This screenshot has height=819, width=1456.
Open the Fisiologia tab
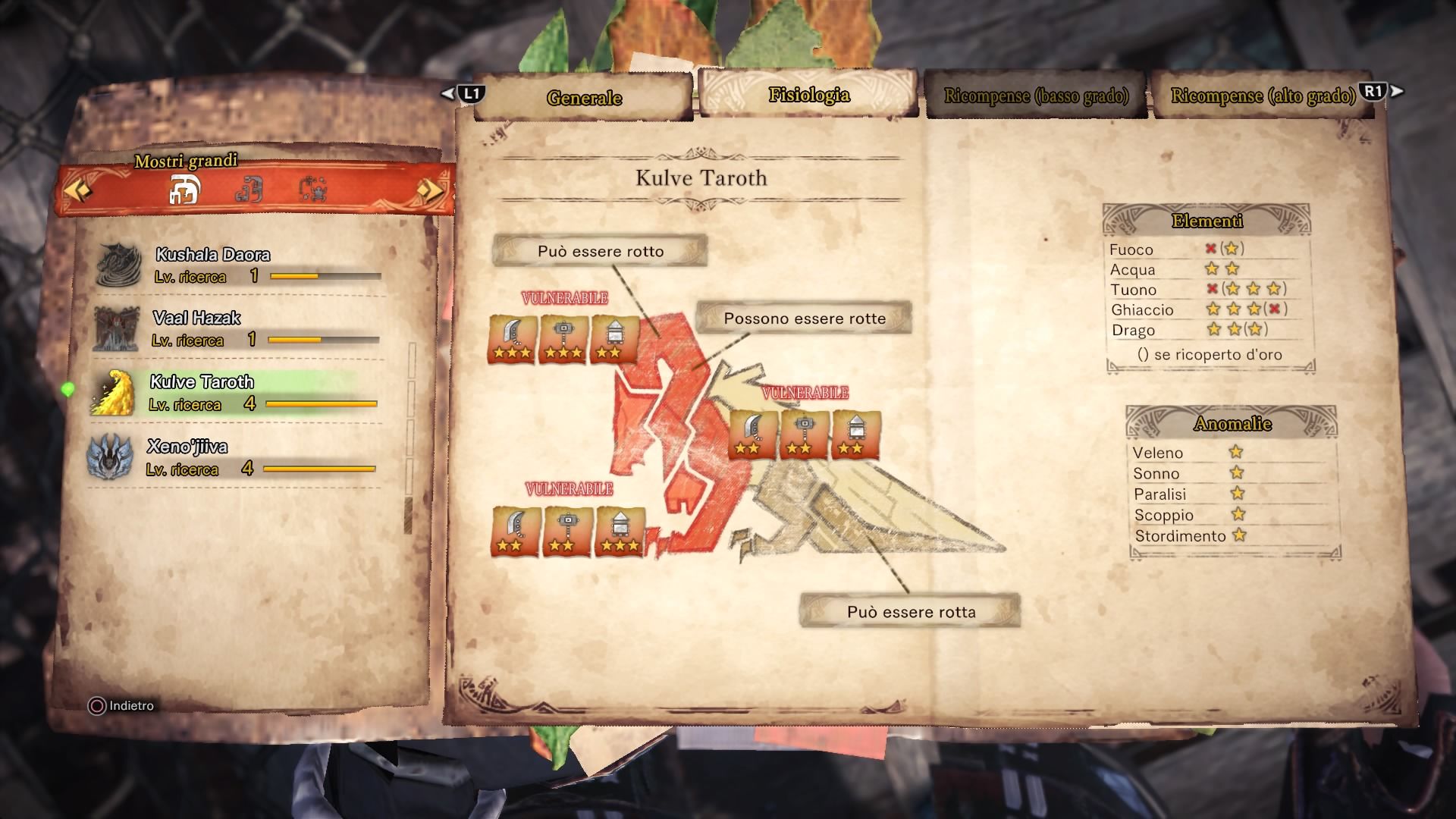[808, 95]
